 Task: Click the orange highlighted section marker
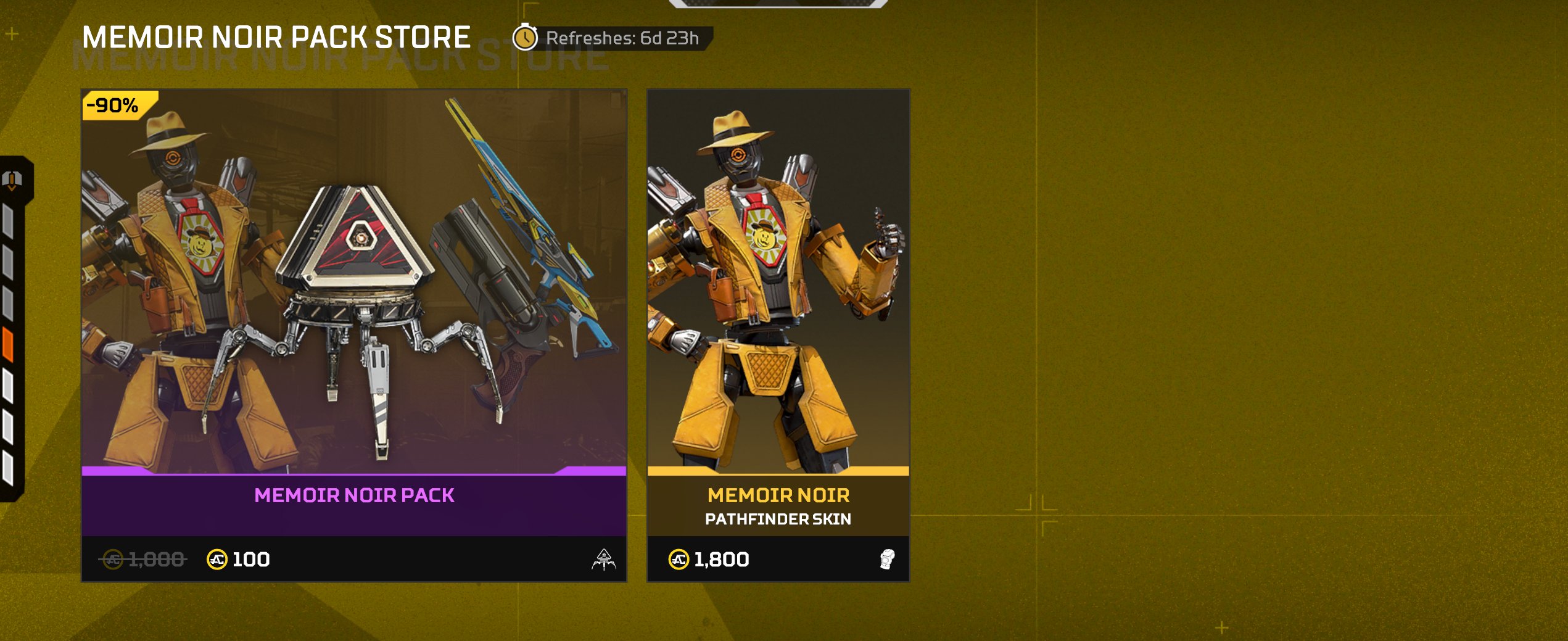(x=8, y=344)
